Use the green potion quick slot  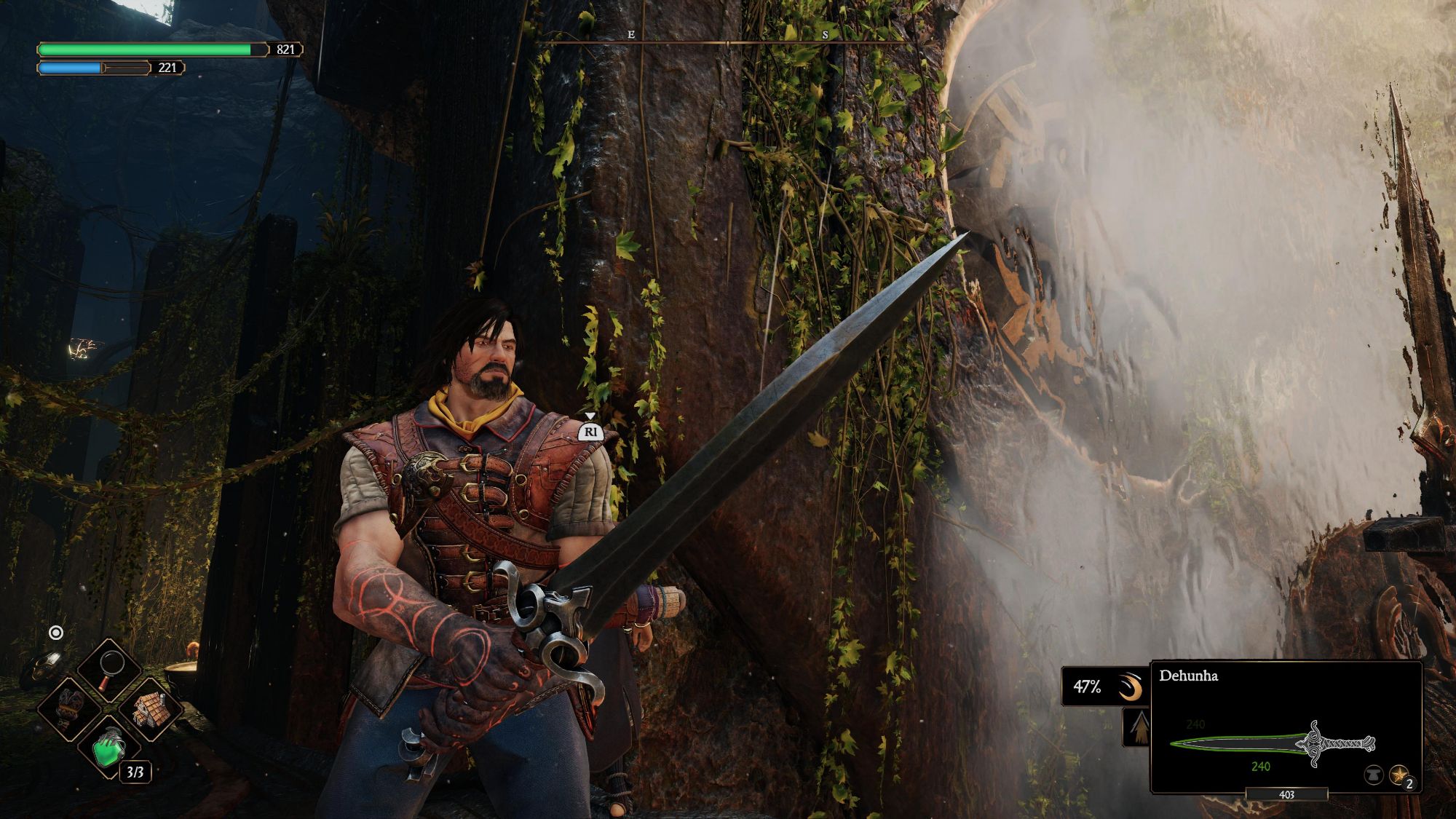click(x=110, y=748)
